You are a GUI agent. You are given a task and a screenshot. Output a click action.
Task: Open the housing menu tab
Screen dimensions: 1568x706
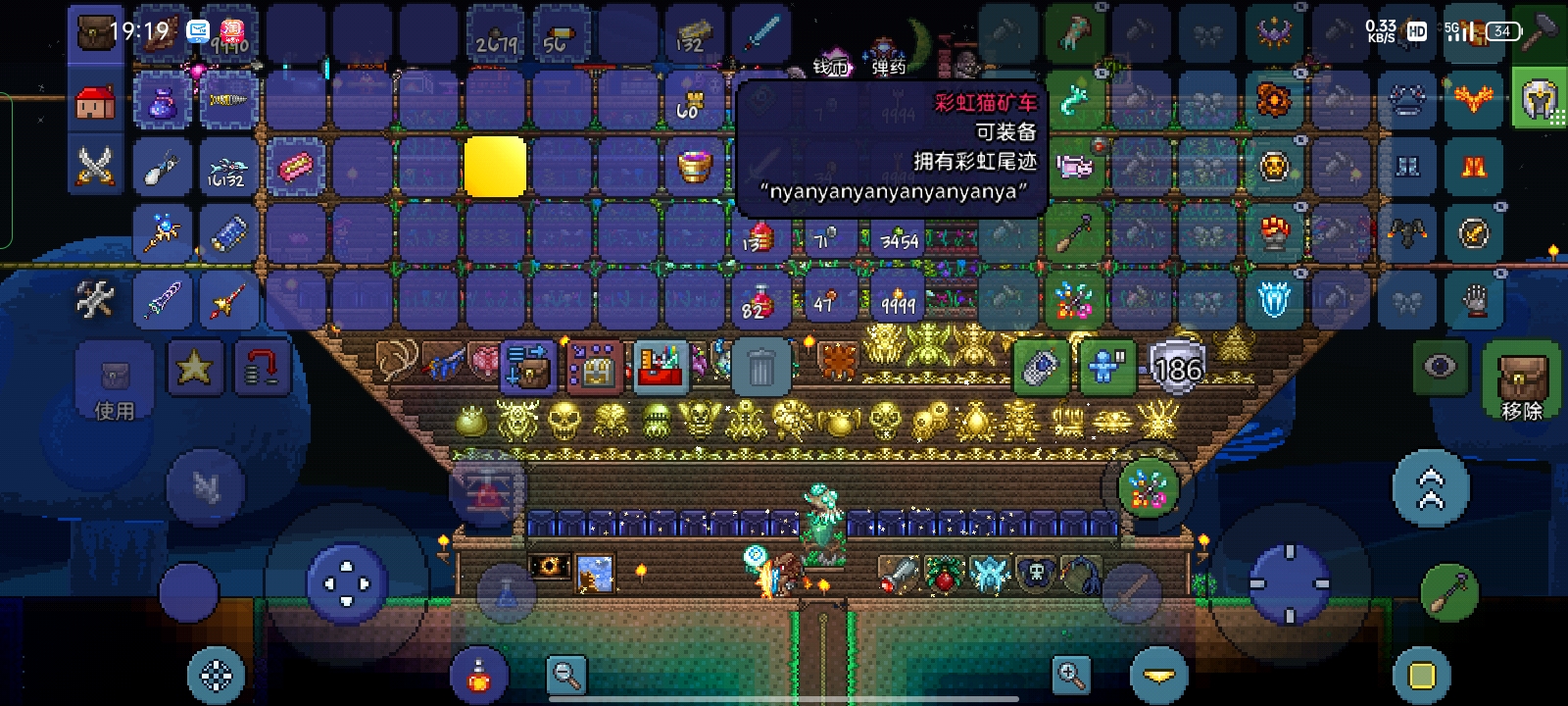95,101
